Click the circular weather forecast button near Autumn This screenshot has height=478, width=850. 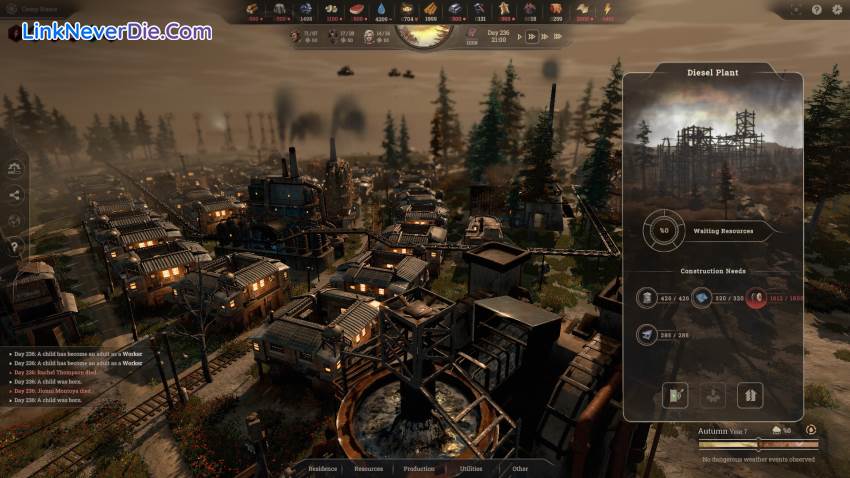[812, 430]
